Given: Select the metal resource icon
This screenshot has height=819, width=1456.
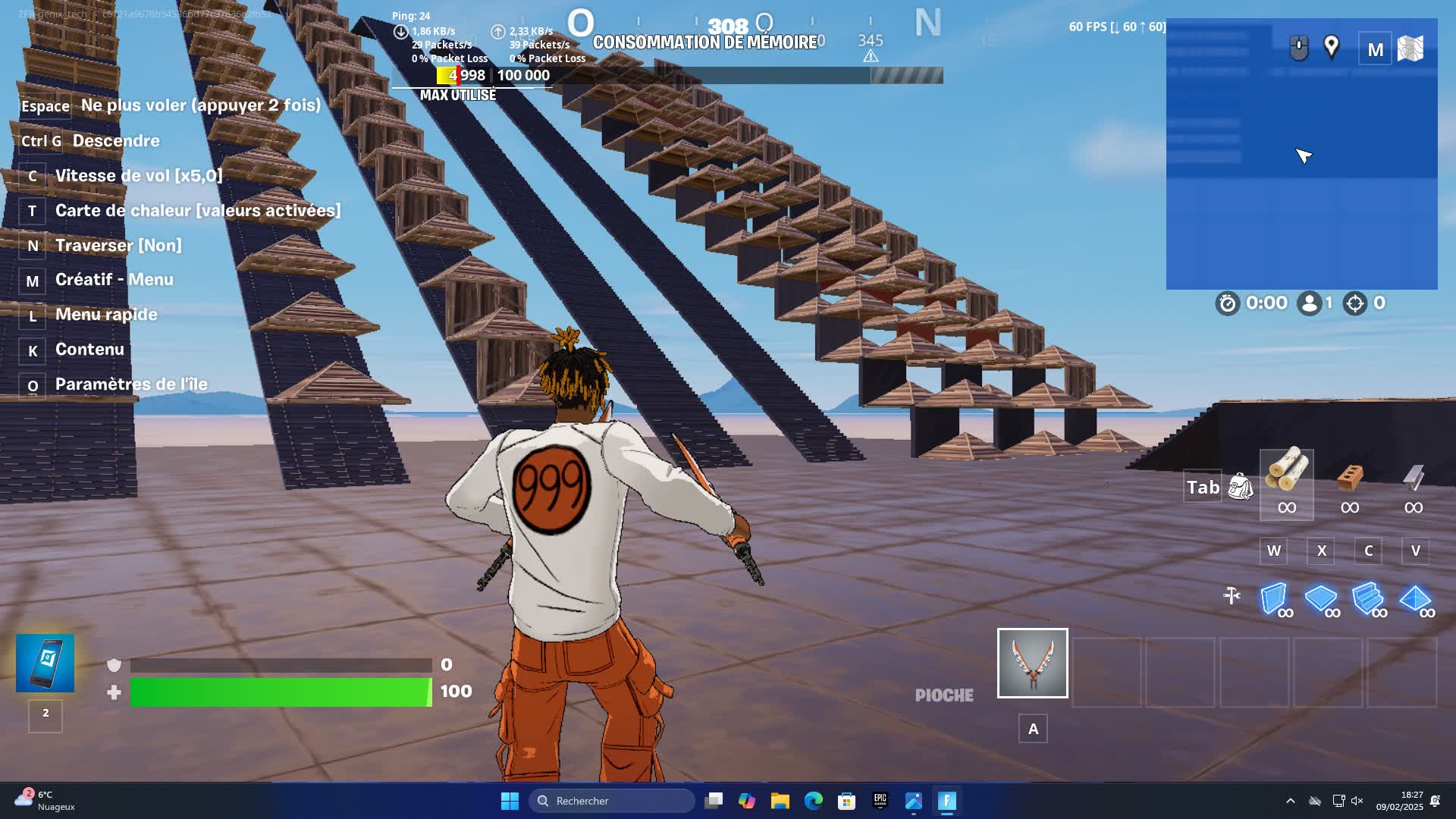Looking at the screenshot, I should (1412, 478).
